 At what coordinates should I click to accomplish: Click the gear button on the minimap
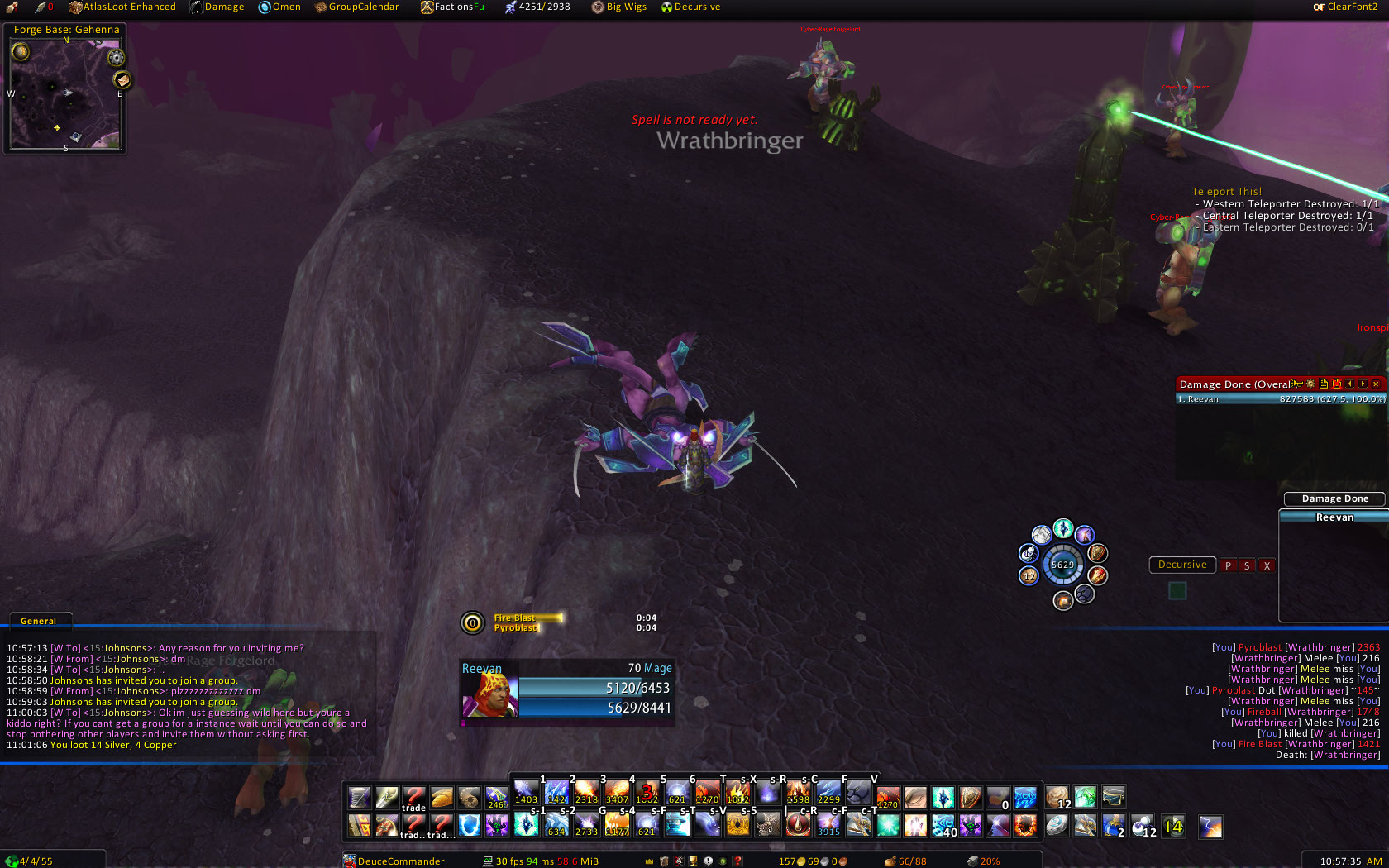[x=117, y=58]
